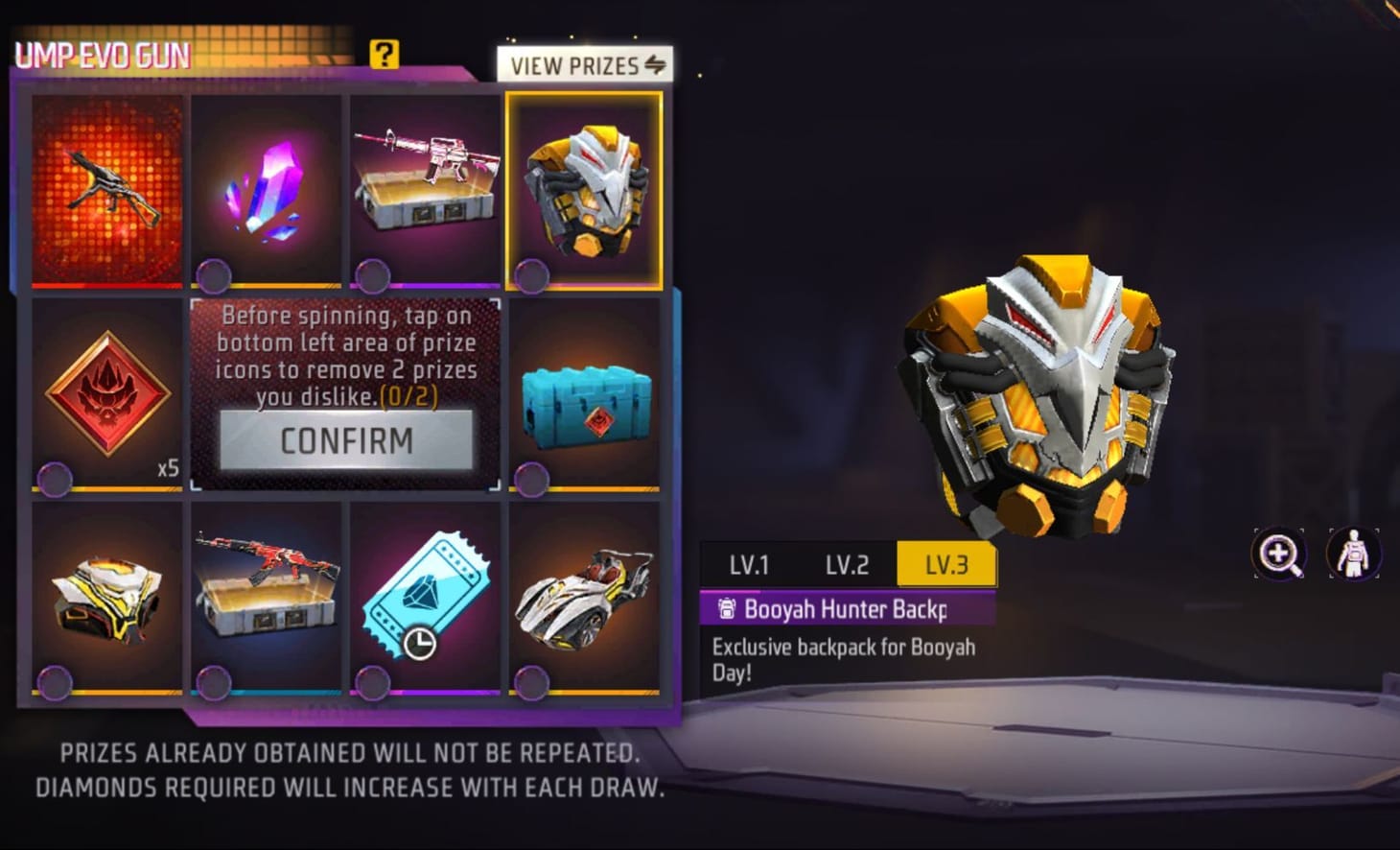Click the backpack emoji on the item name banner
1400x850 pixels.
coord(726,609)
